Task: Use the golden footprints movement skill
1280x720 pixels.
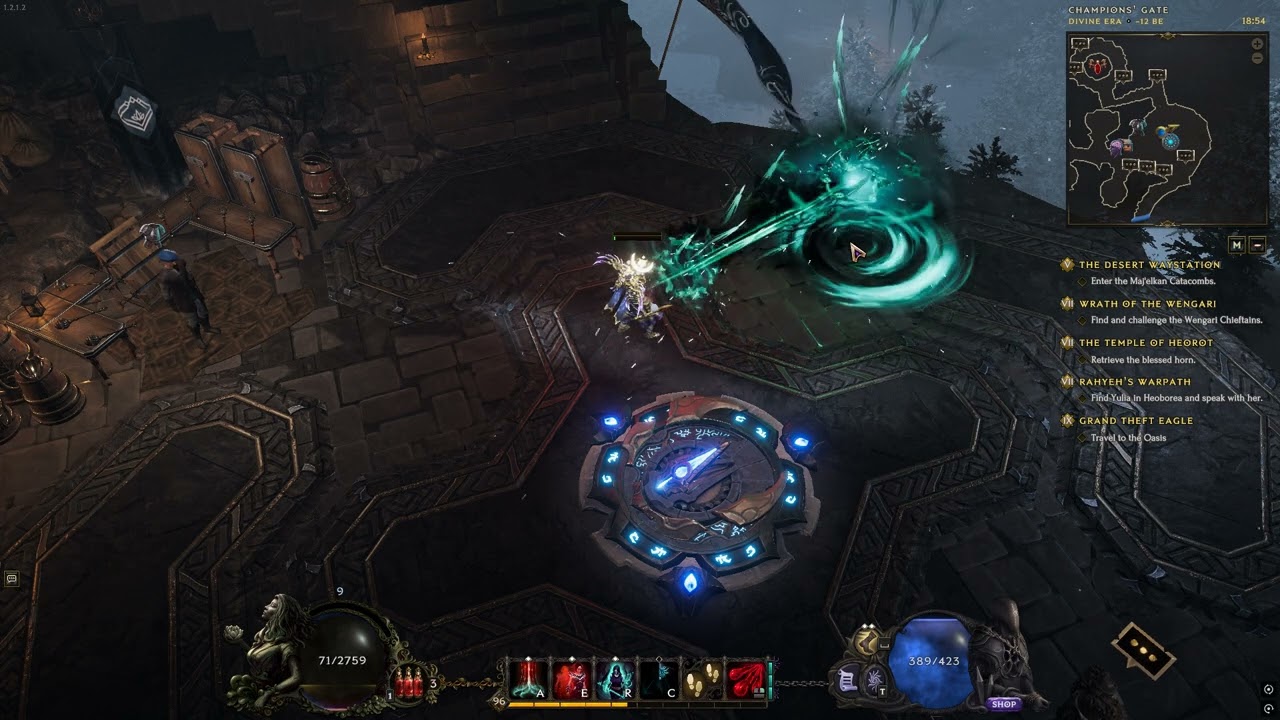Action: (701, 680)
